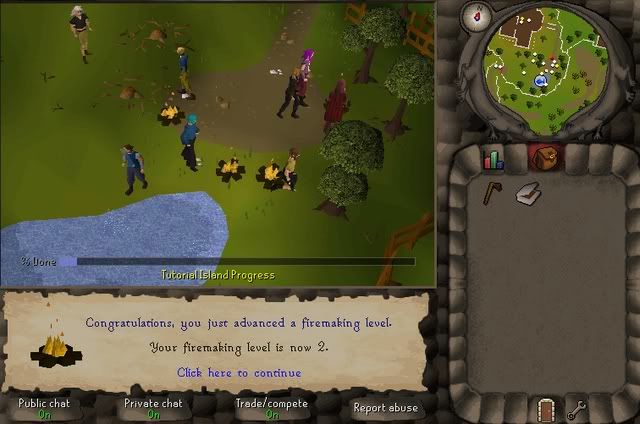Screen dimensions: 640x424
Task: Toggle the Public chat setting
Action: pyautogui.click(x=44, y=408)
